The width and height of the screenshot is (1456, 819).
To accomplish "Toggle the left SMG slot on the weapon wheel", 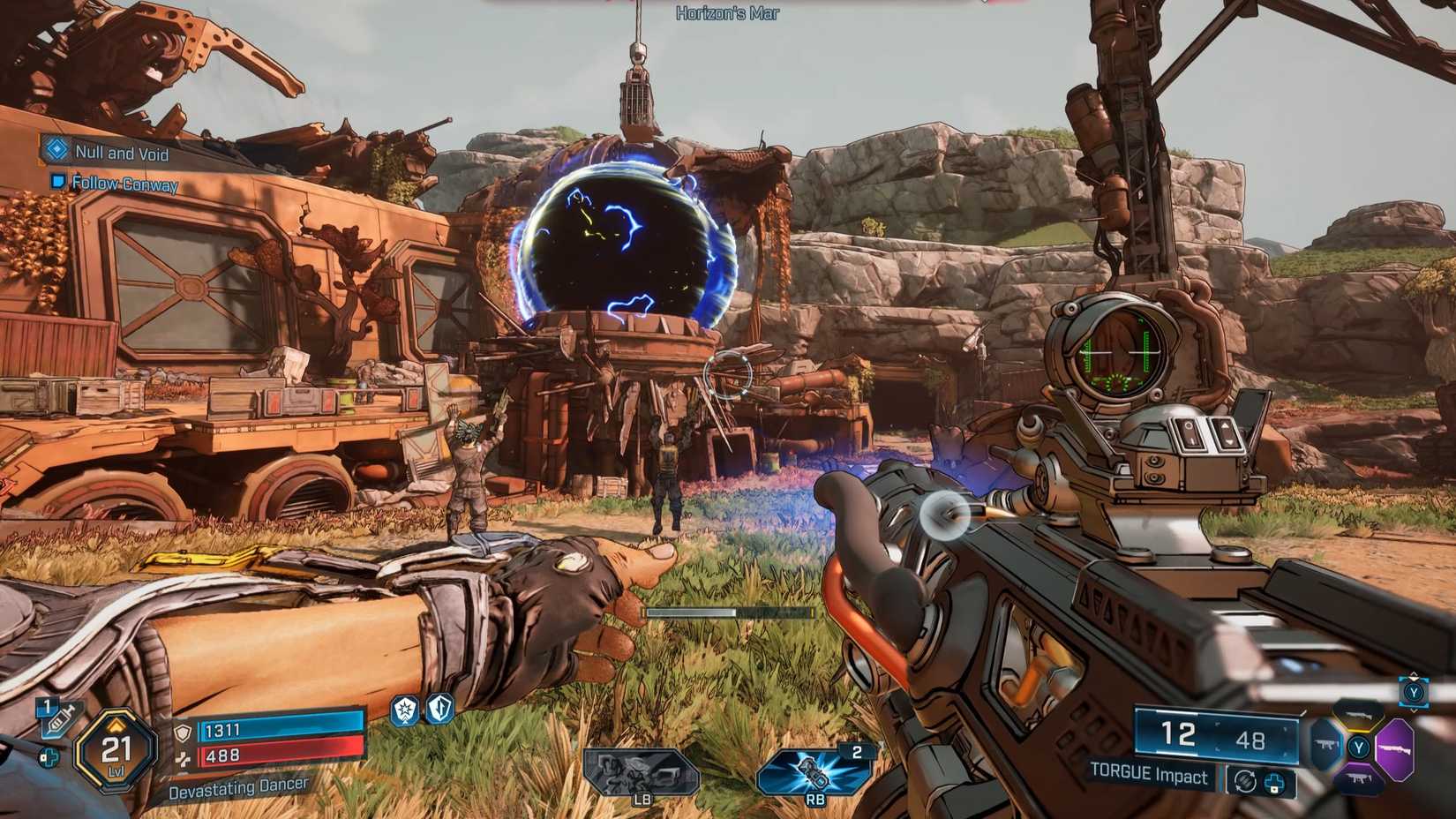I will pos(1325,744).
